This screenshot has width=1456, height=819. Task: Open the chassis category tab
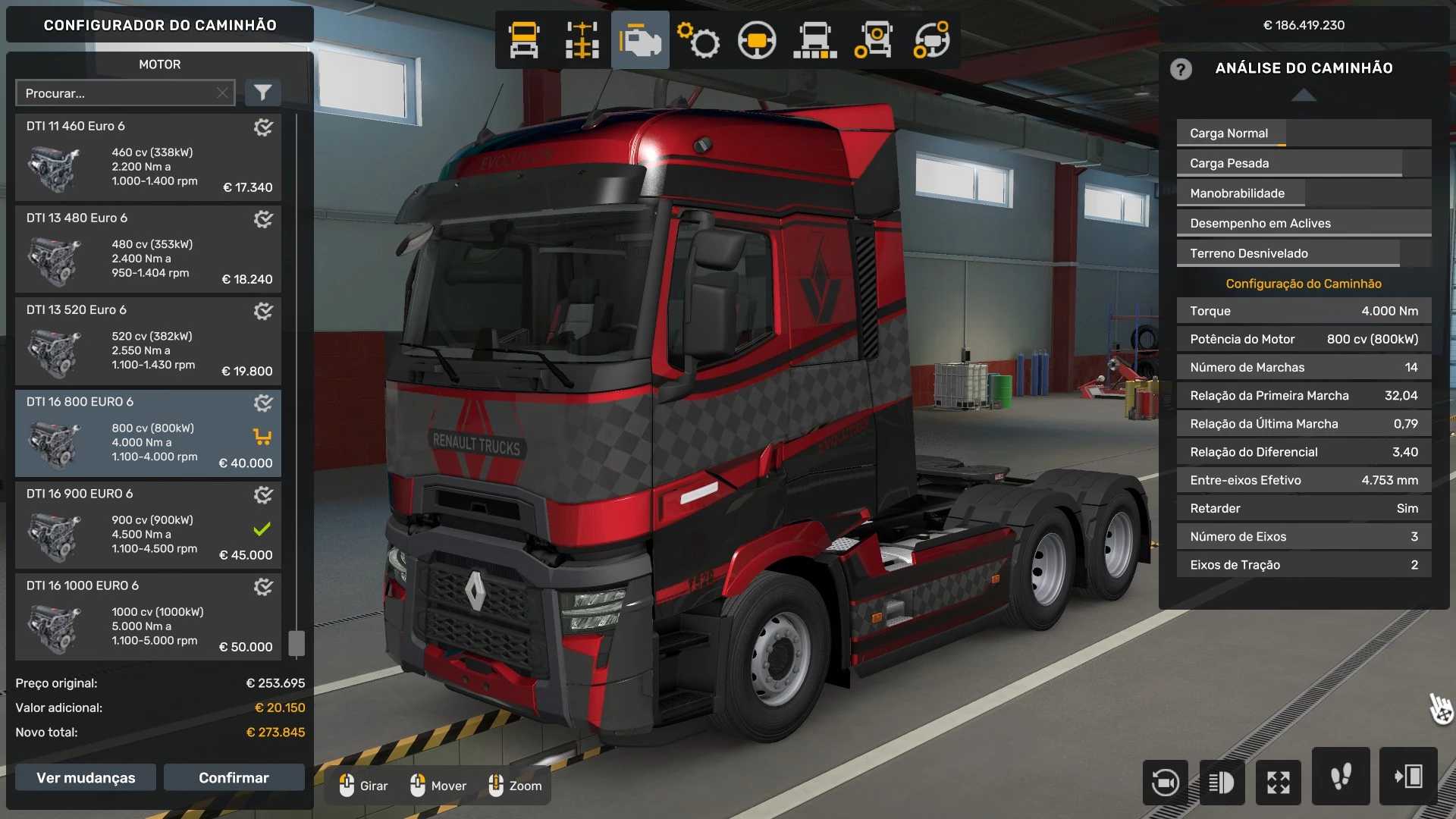[x=582, y=40]
